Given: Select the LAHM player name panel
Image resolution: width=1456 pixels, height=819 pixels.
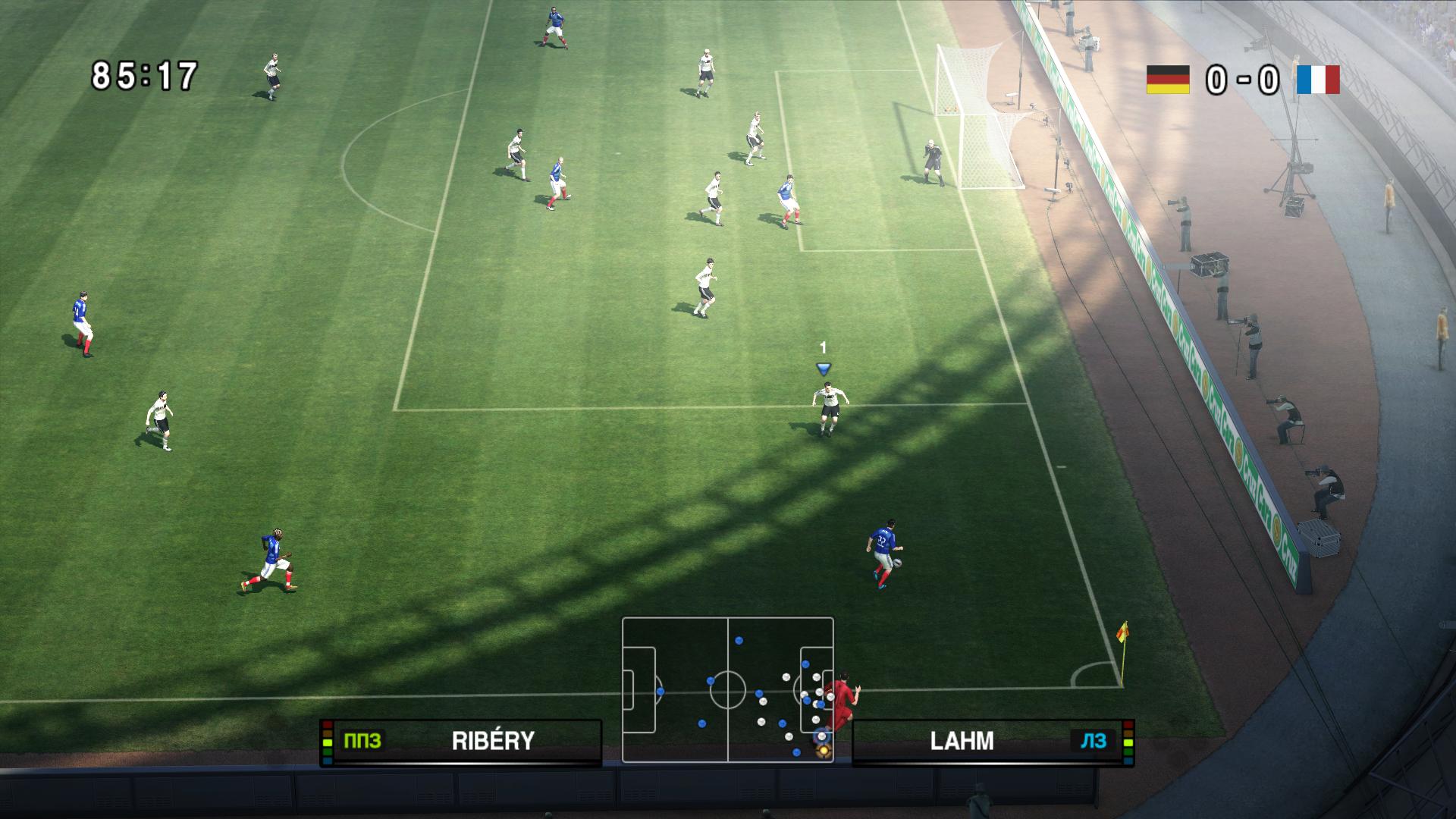Looking at the screenshot, I should tap(993, 741).
